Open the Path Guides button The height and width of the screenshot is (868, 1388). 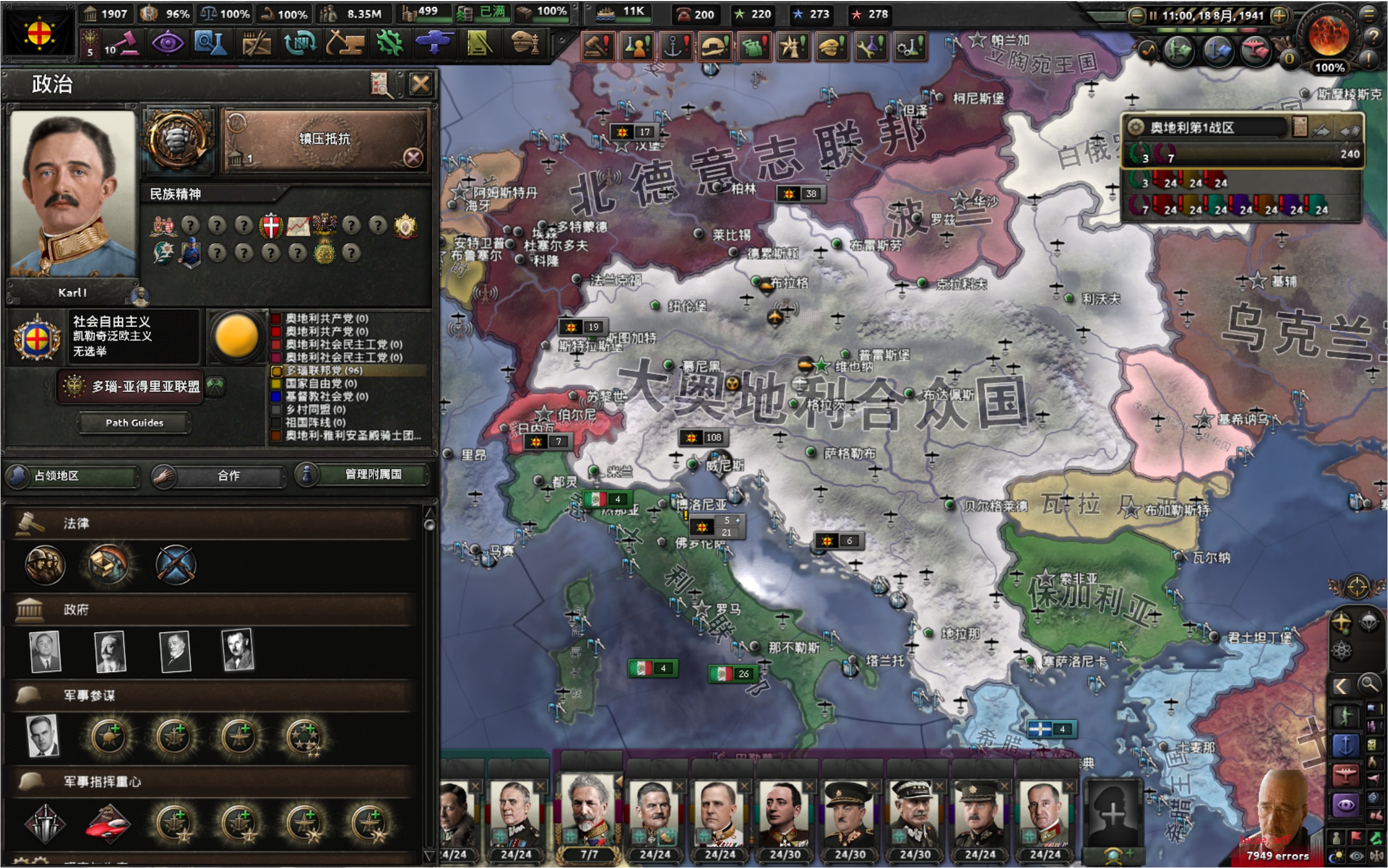click(134, 423)
